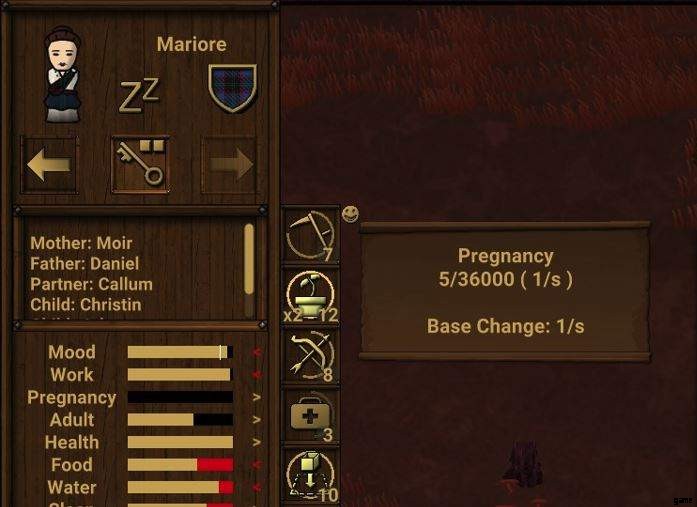The height and width of the screenshot is (507, 697).
Task: Select Mariore's character portrait
Action: (x=62, y=76)
